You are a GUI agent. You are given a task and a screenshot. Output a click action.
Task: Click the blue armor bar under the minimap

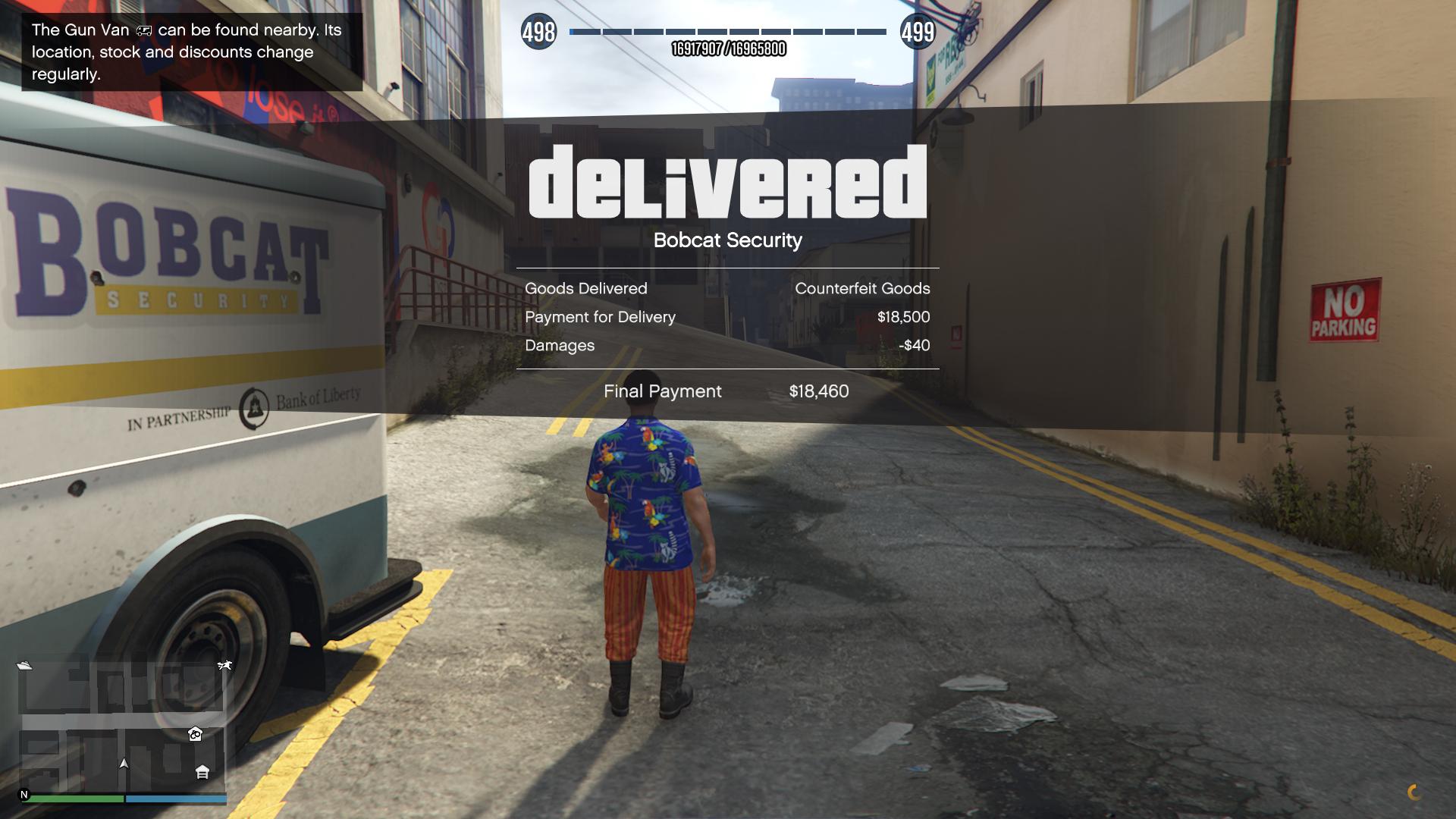(x=176, y=798)
